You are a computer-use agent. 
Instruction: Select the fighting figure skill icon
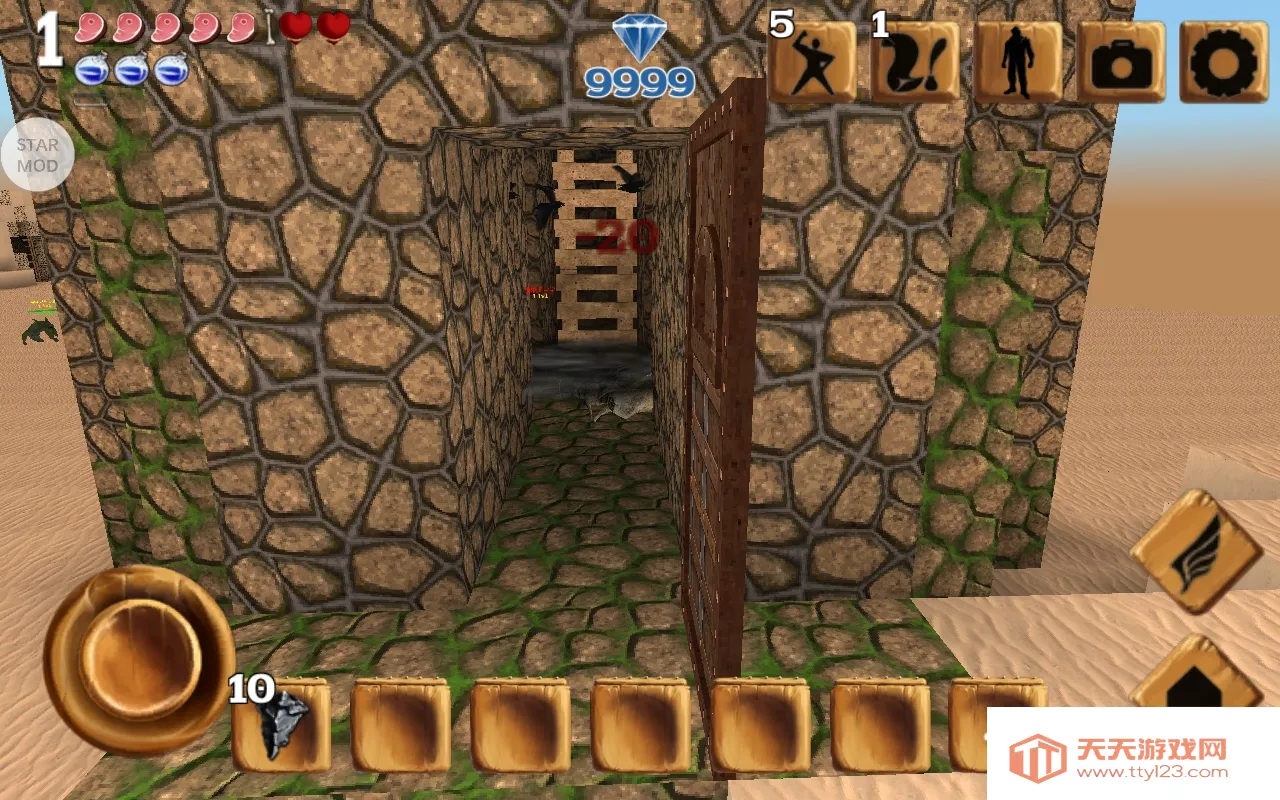pos(812,62)
